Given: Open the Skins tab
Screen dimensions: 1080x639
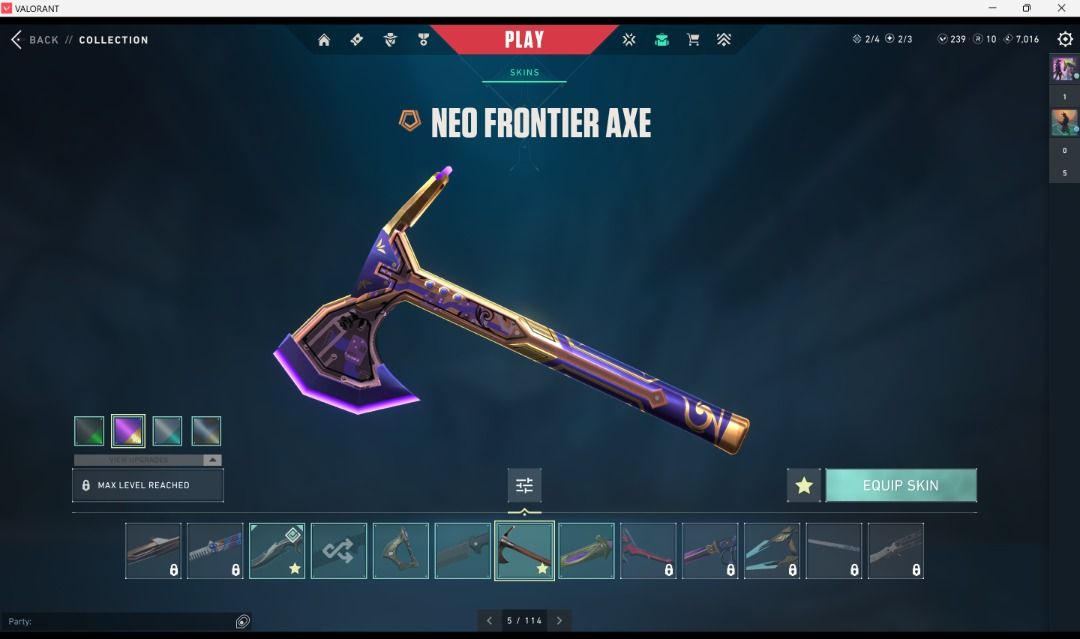Looking at the screenshot, I should tap(524, 73).
